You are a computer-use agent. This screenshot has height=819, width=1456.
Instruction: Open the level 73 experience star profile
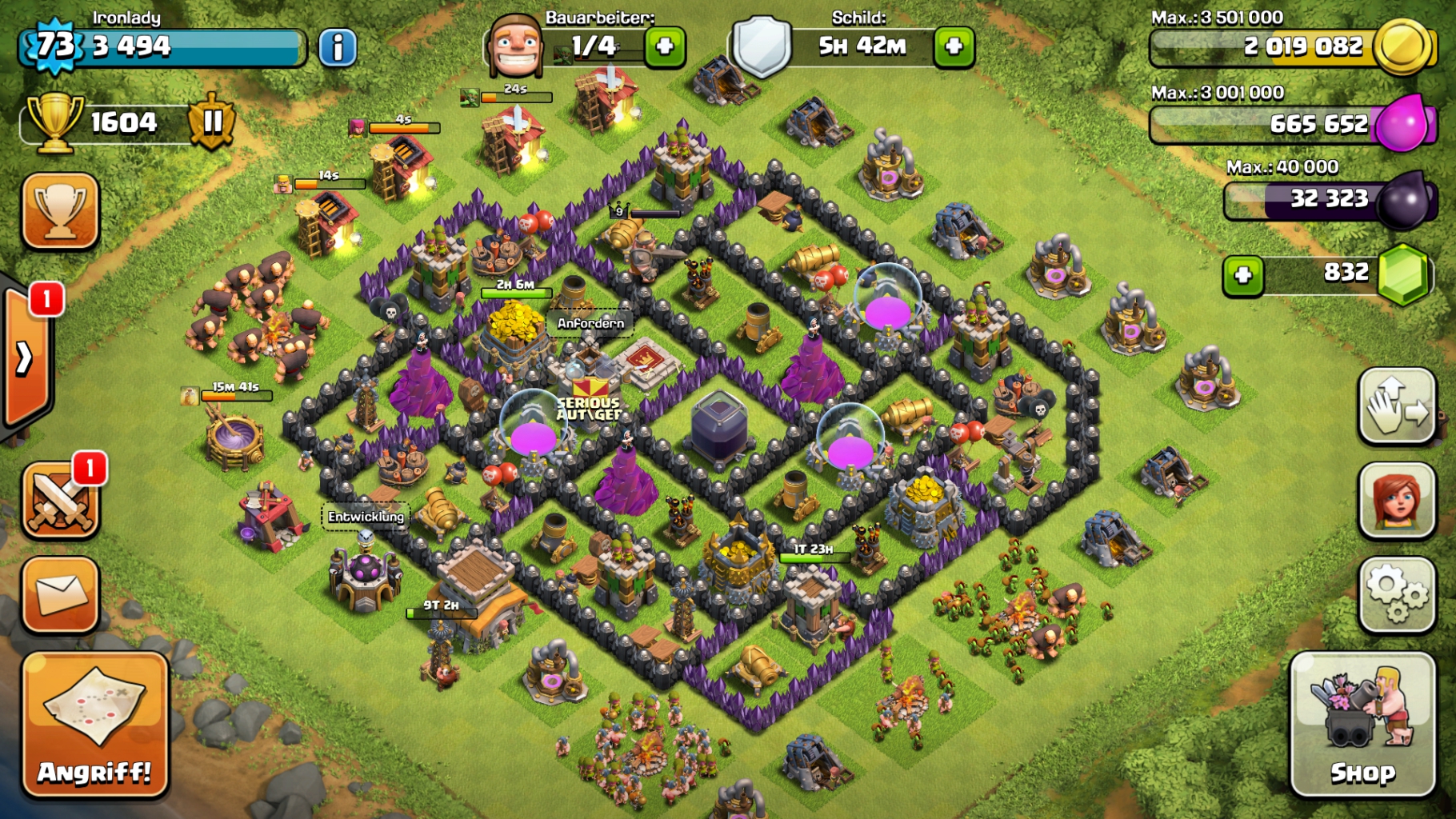click(54, 46)
